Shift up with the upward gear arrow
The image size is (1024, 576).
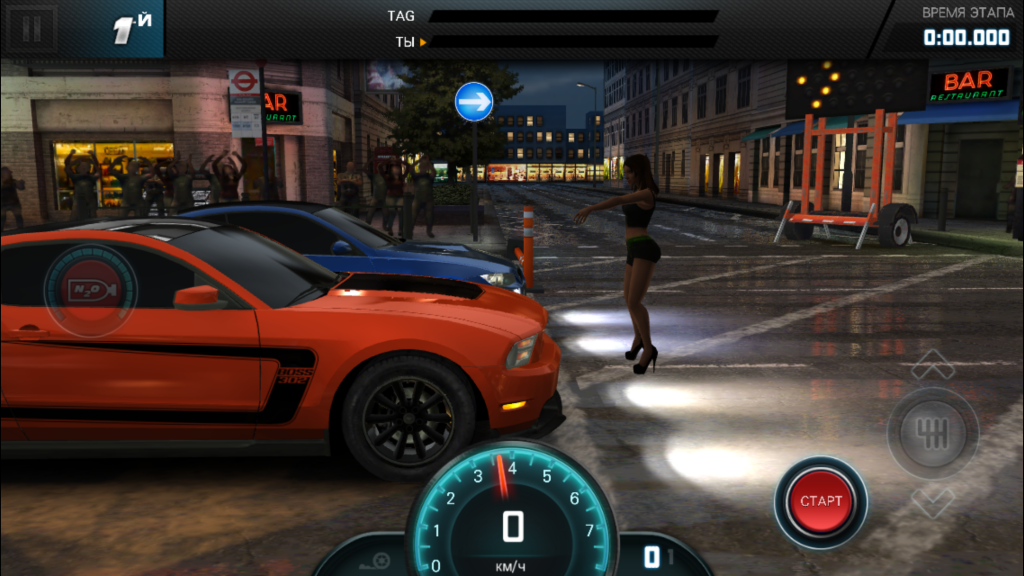[x=932, y=363]
